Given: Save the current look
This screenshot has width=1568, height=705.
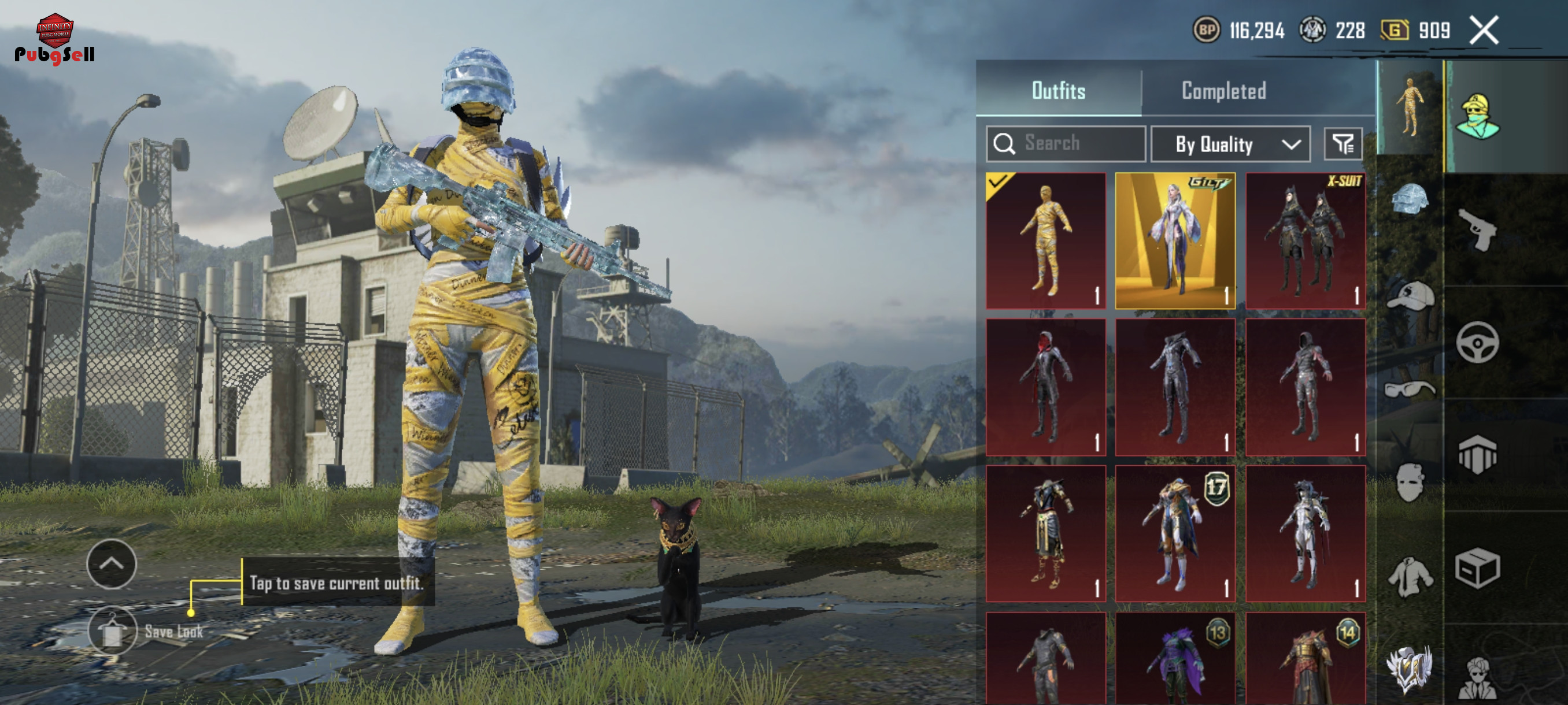Looking at the screenshot, I should pos(113,632).
